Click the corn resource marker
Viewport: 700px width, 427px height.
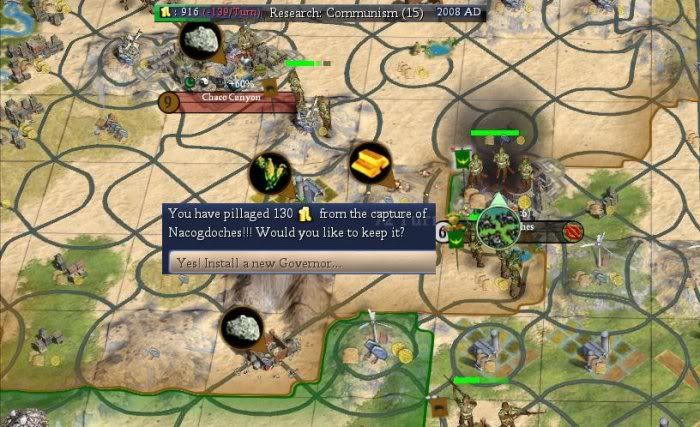coord(269,173)
